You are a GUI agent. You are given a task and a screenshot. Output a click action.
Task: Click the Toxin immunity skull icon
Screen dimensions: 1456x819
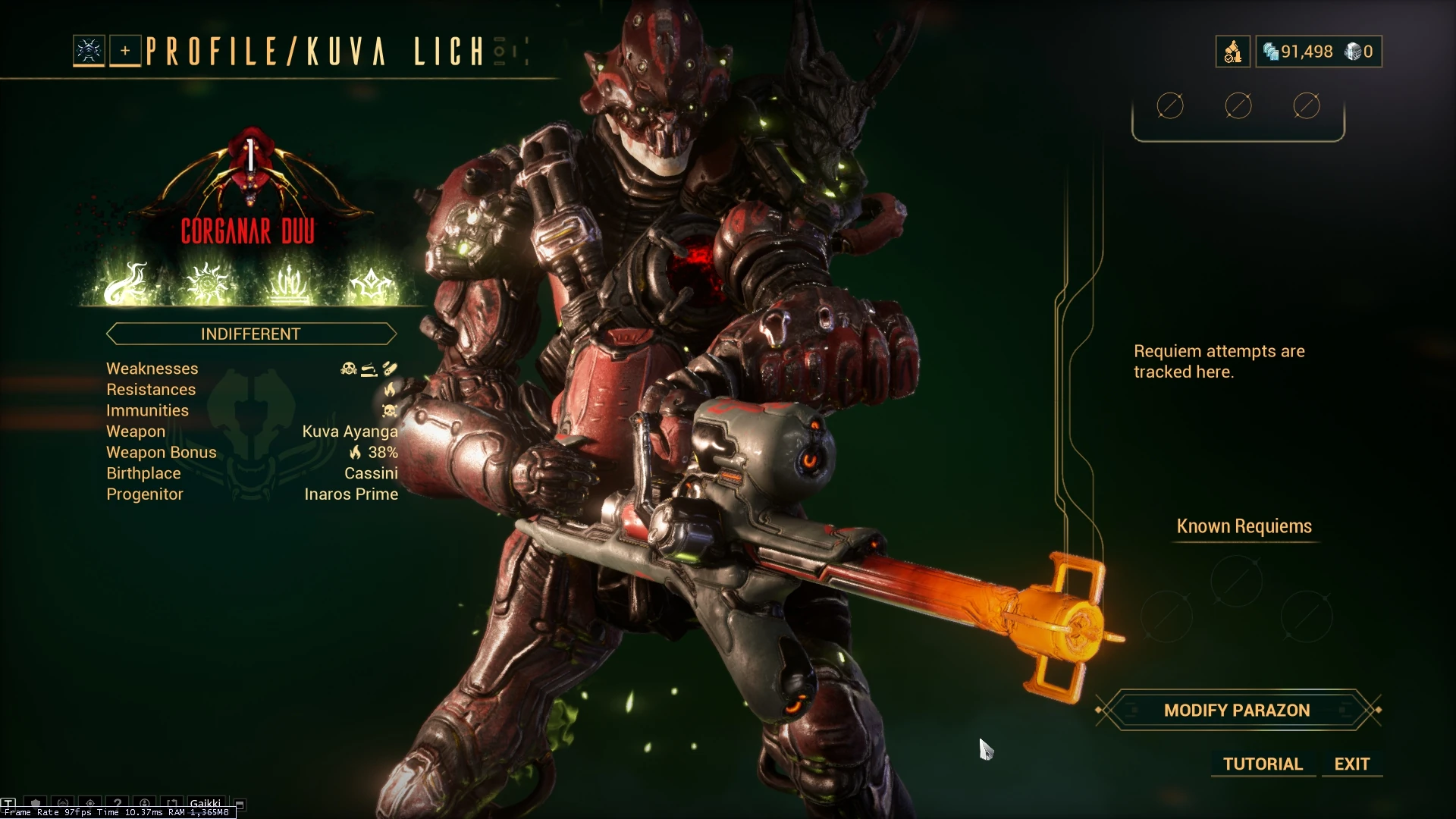389,410
